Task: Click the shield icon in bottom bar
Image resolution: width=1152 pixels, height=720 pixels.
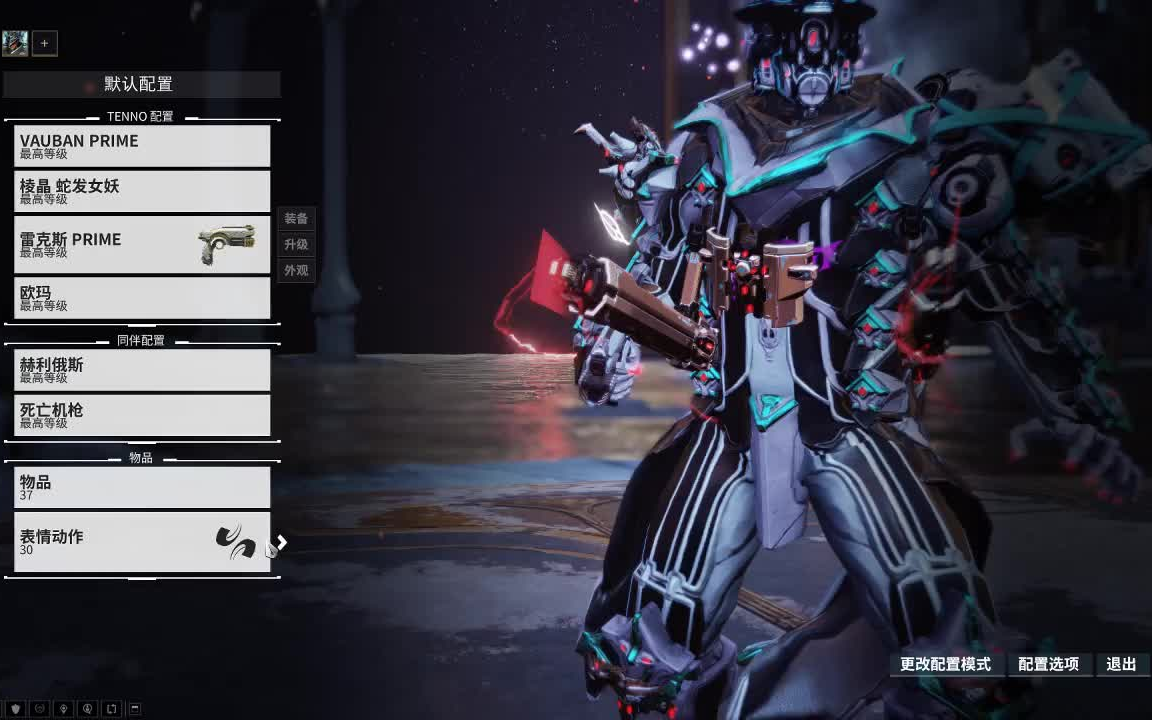Action: (15, 709)
